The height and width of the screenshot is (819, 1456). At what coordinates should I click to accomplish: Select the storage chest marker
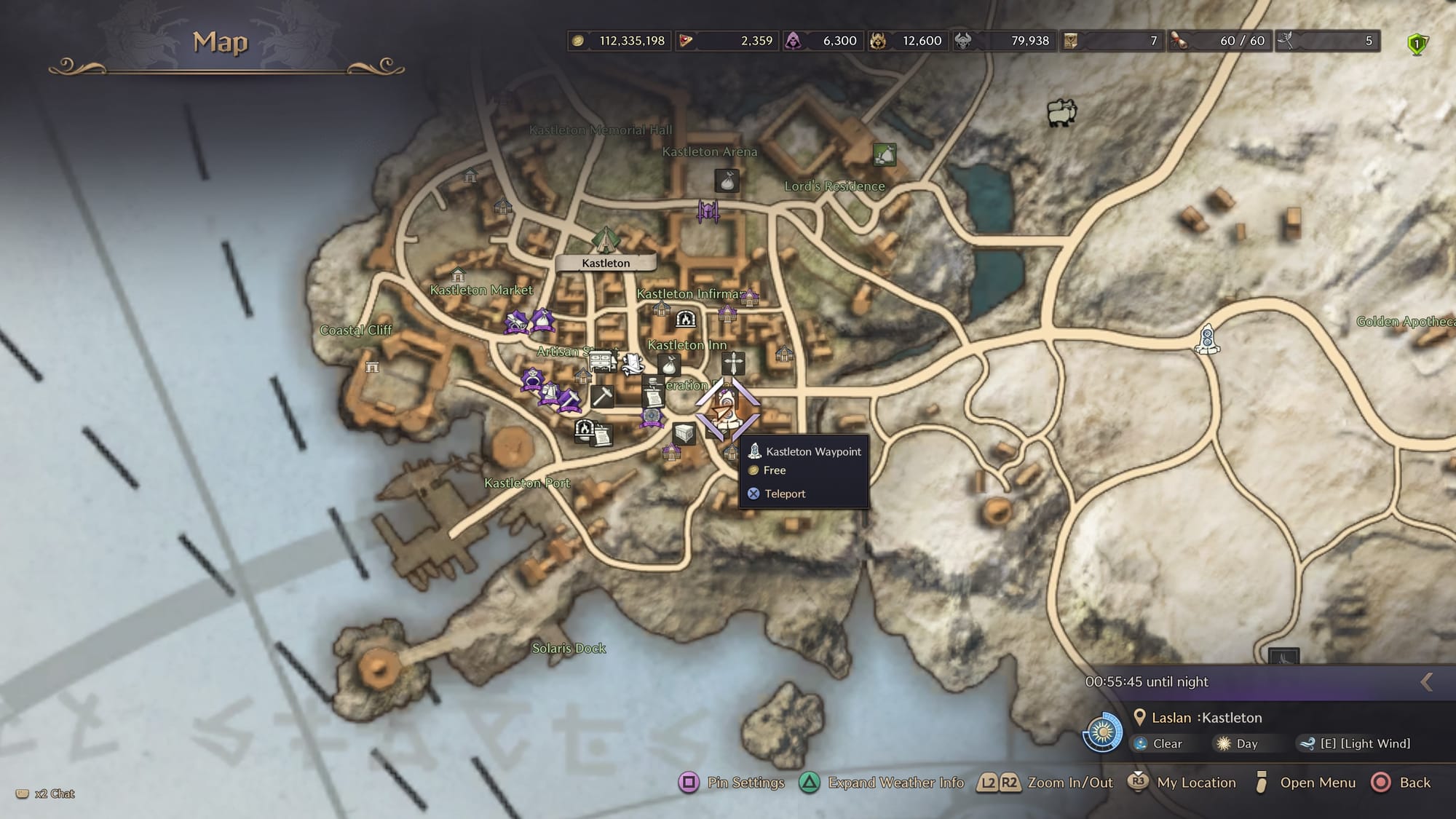click(683, 433)
